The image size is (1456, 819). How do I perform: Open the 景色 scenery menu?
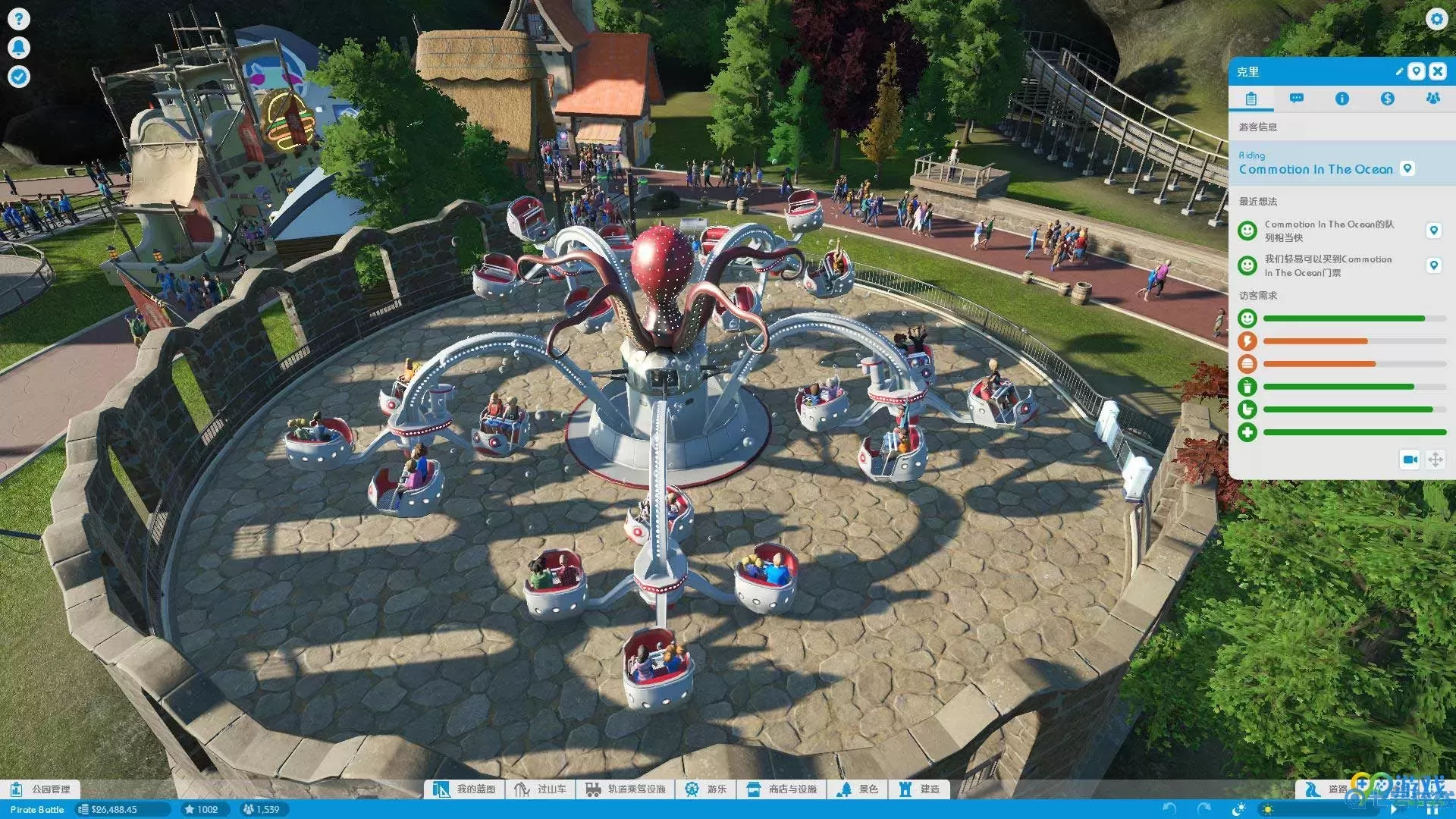(x=858, y=789)
